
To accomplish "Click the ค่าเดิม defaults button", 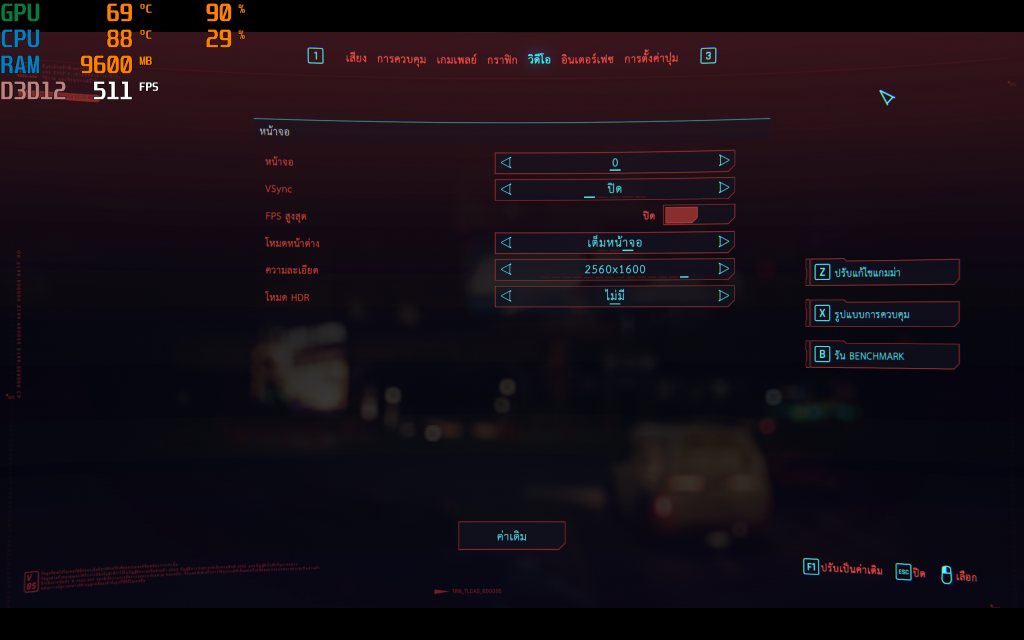I will 512,536.
